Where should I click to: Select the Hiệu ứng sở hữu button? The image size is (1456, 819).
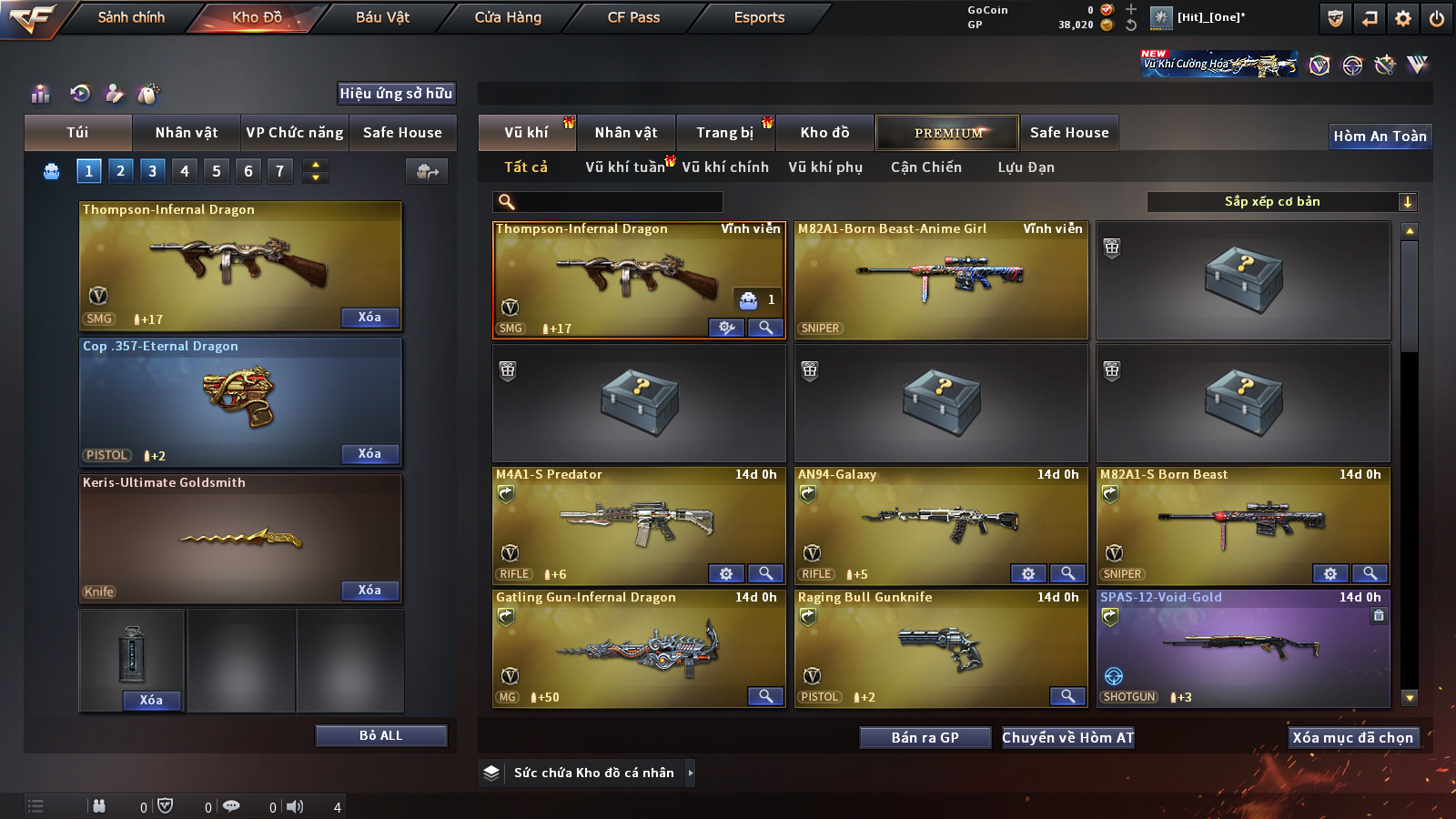click(396, 93)
